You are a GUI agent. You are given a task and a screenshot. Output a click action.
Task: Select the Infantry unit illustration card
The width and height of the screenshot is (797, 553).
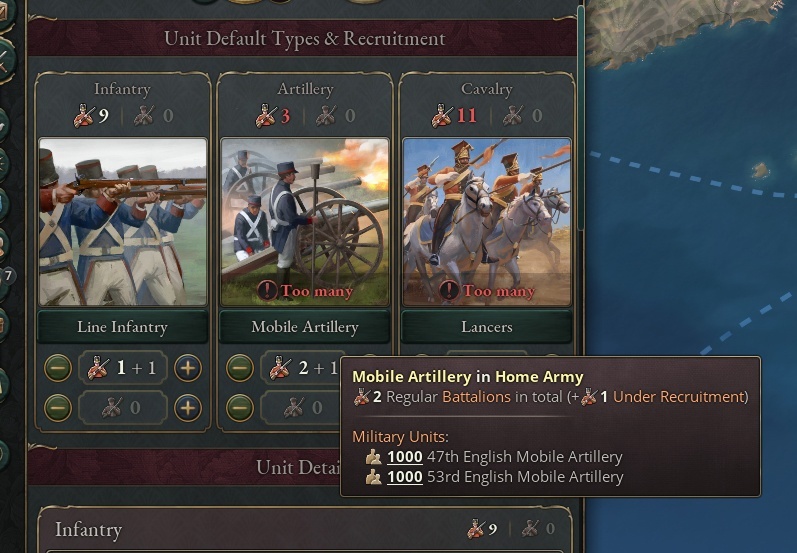tap(122, 222)
